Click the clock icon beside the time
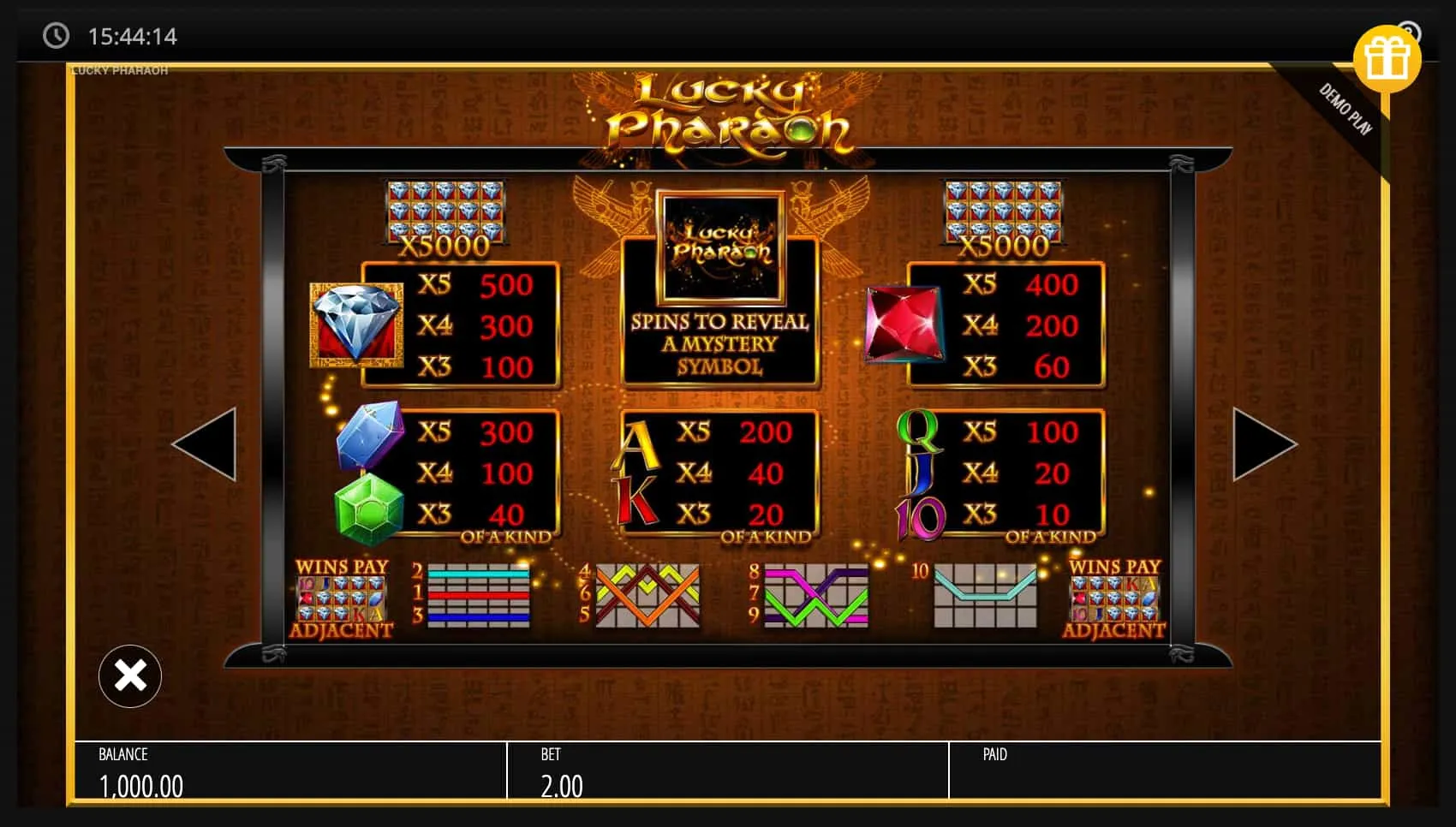The image size is (1456, 827). point(57,36)
